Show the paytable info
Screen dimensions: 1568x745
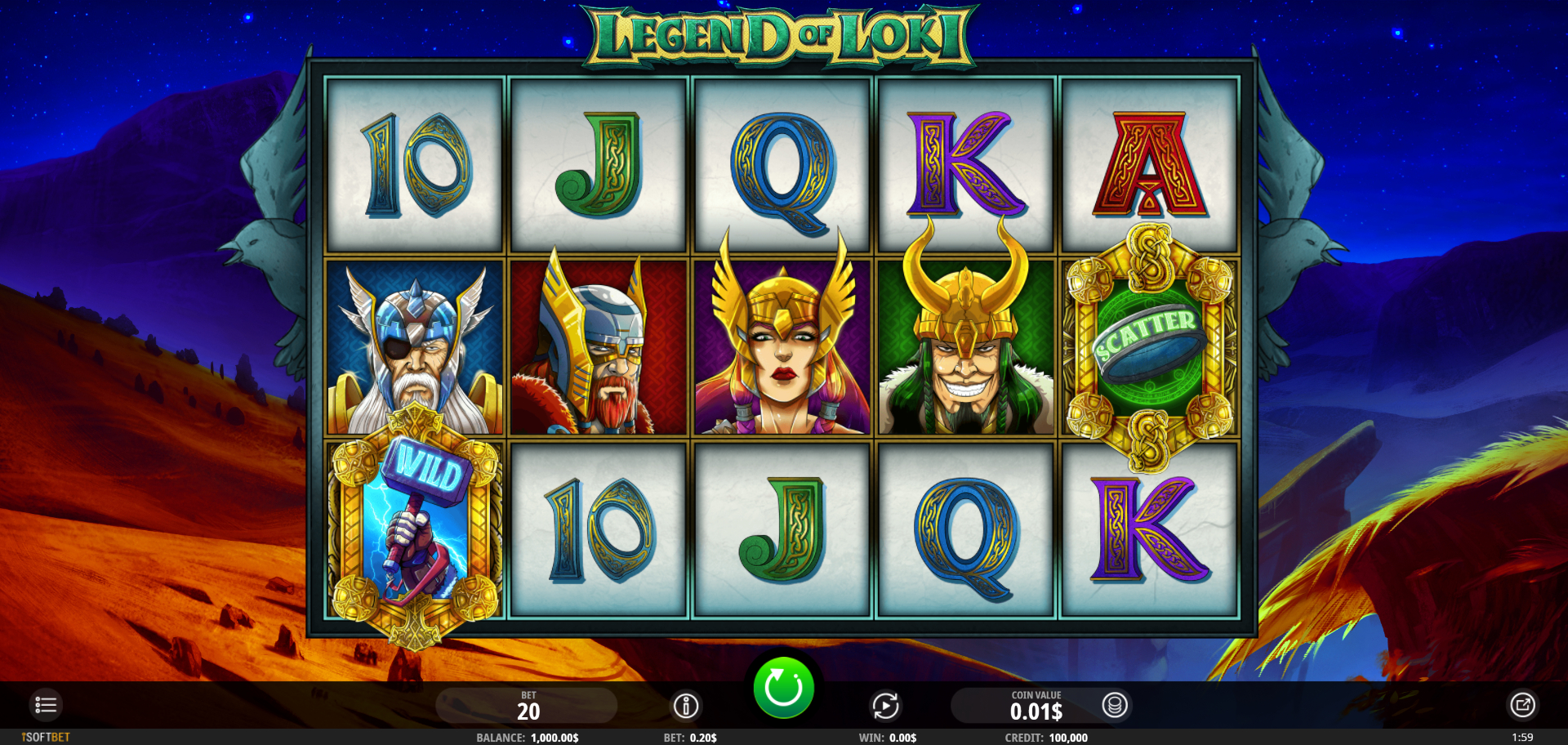686,705
